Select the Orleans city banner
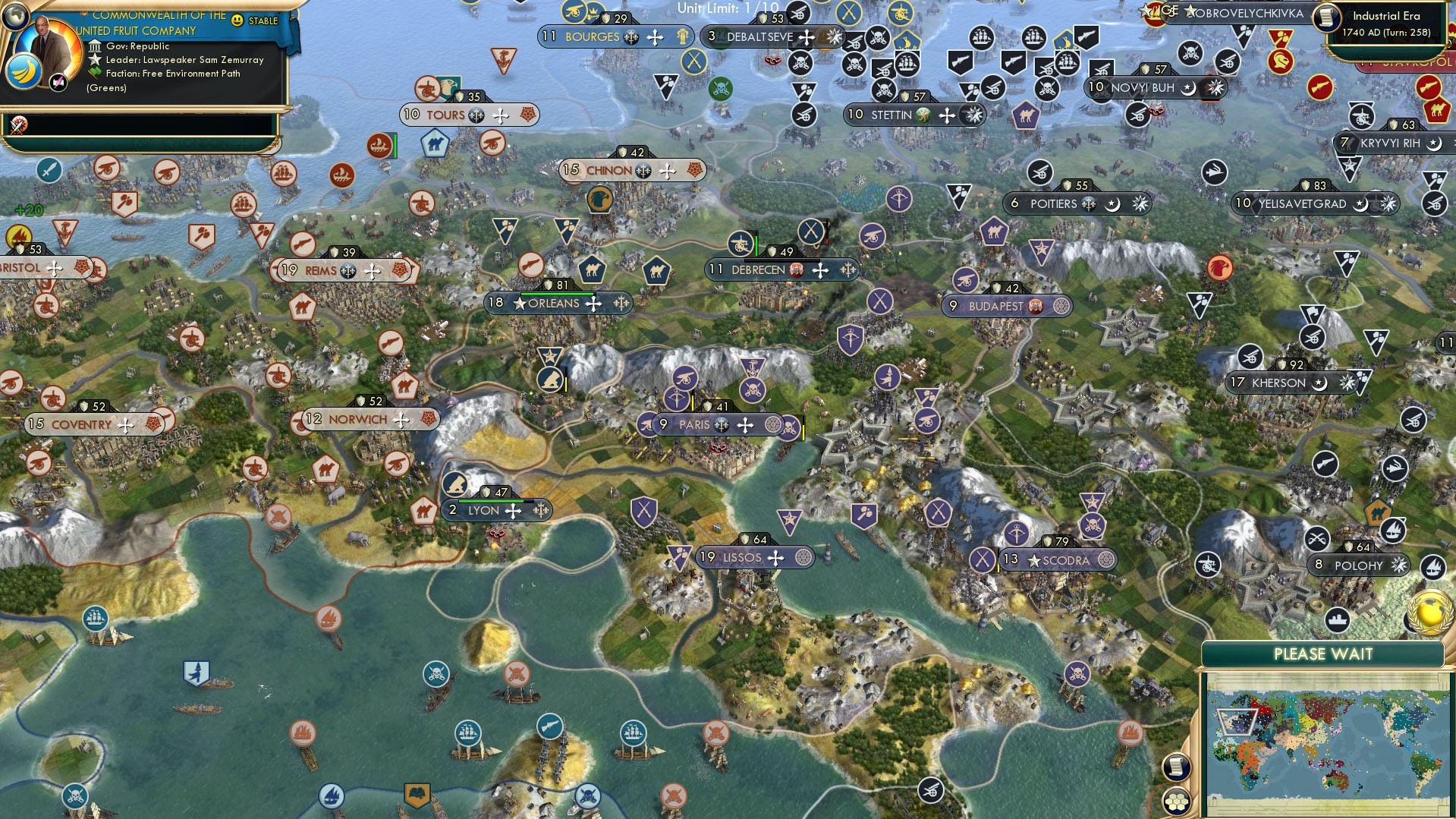The width and height of the screenshot is (1456, 819). (558, 304)
